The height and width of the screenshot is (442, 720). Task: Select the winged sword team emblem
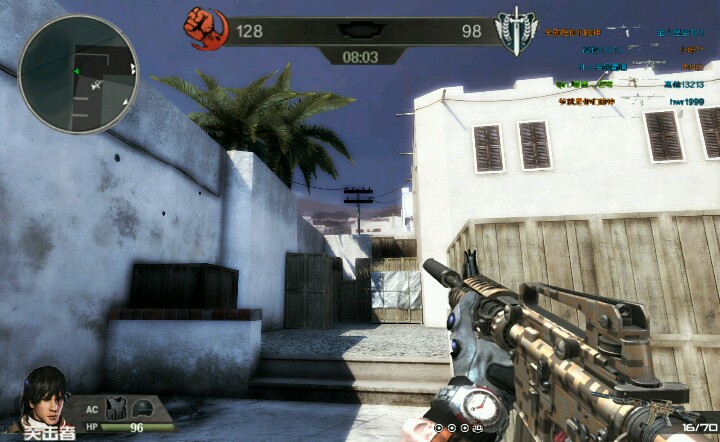click(x=517, y=33)
